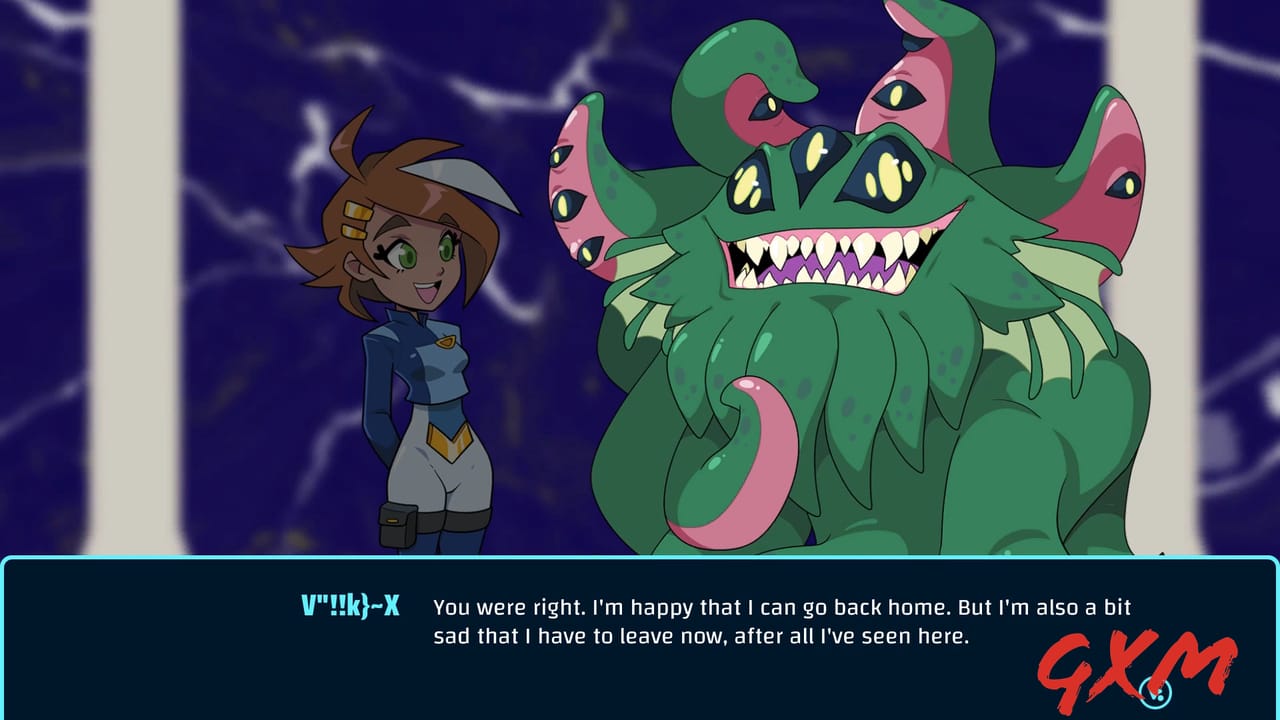Click the speaker name V"!!k}~X
The image size is (1280, 720).
[x=349, y=605]
